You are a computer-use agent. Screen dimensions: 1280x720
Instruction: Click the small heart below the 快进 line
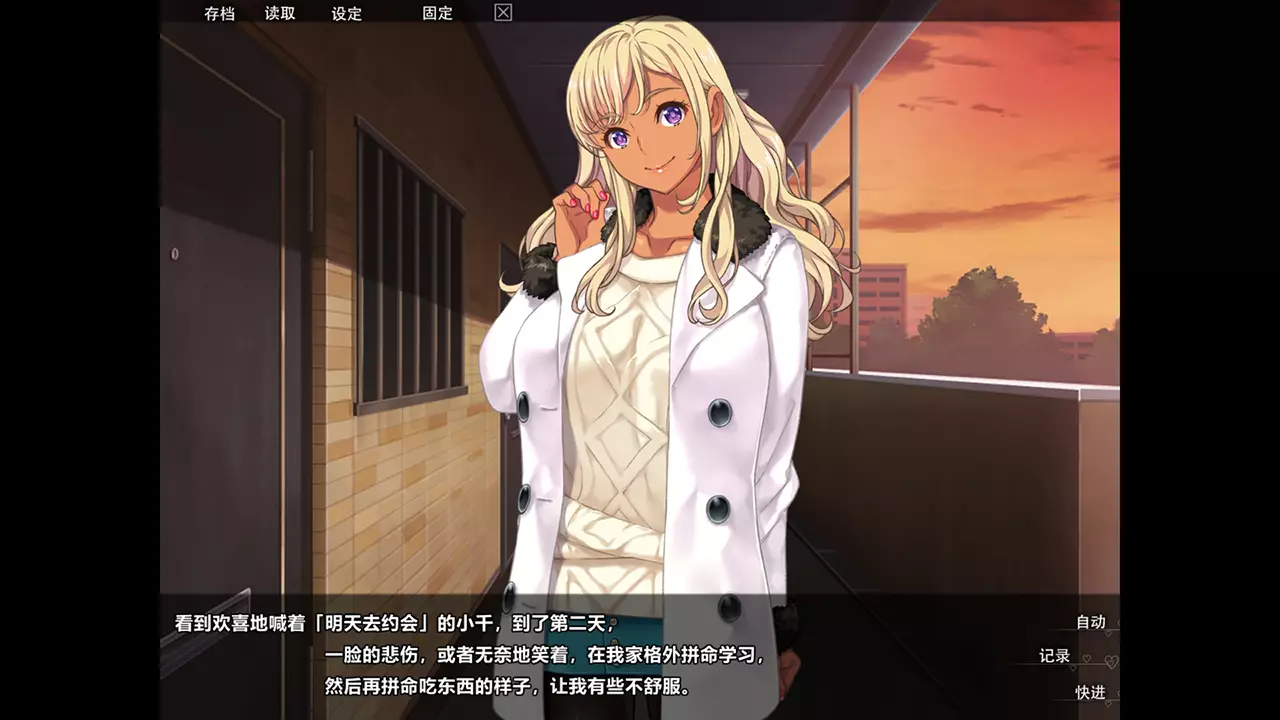pos(1108,703)
